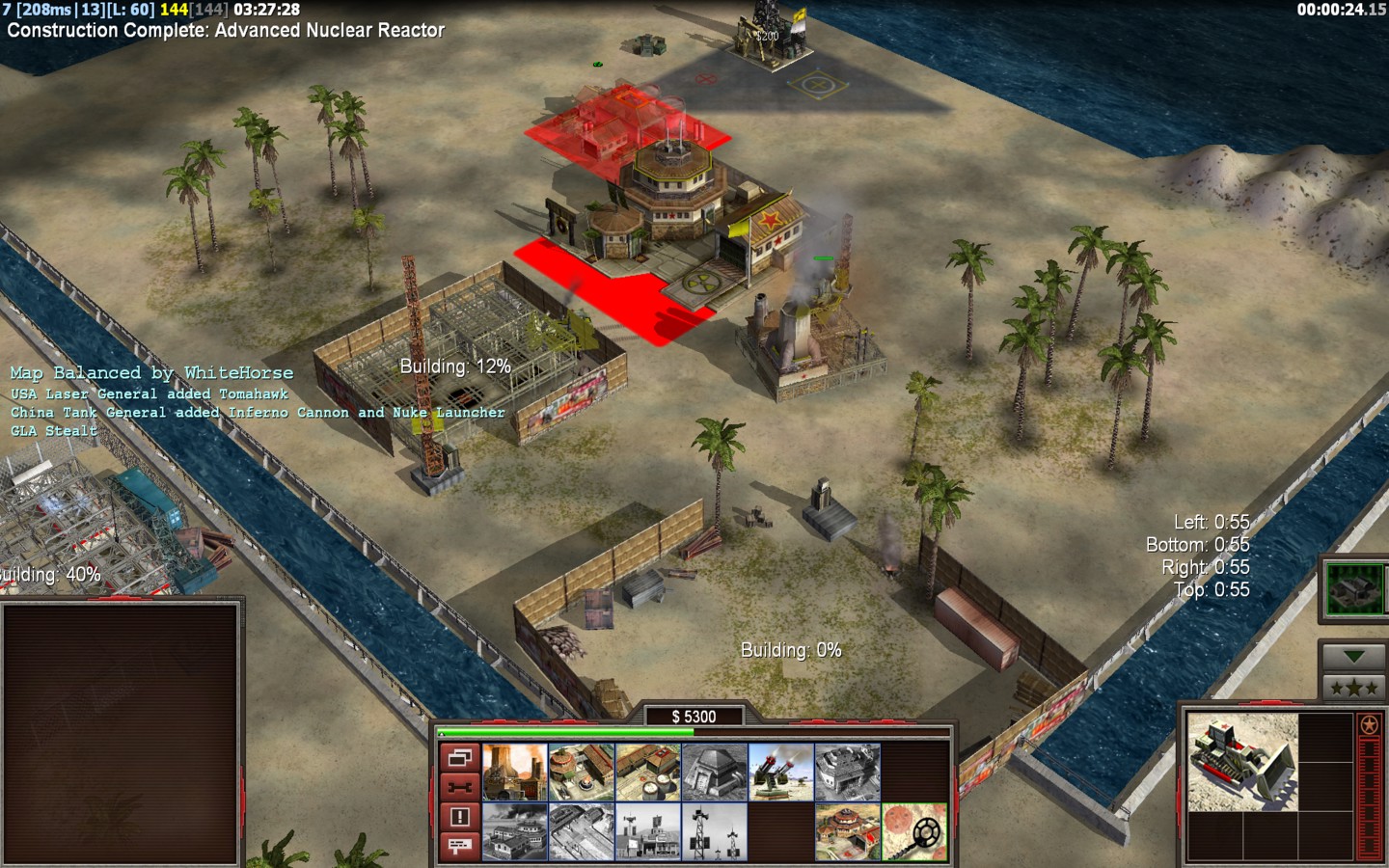The width and height of the screenshot is (1389, 868).
Task: Select the Gattling Cannon defense icon
Action: [x=780, y=772]
